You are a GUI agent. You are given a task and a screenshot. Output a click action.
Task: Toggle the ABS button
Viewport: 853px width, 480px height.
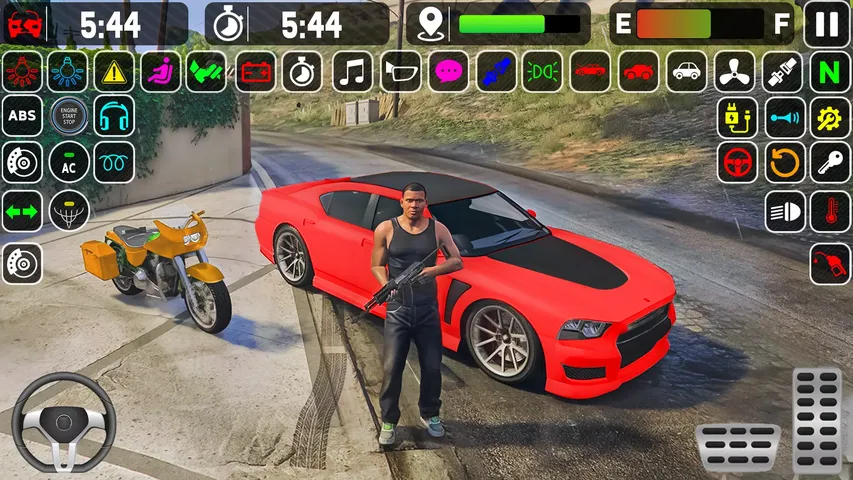pos(22,116)
